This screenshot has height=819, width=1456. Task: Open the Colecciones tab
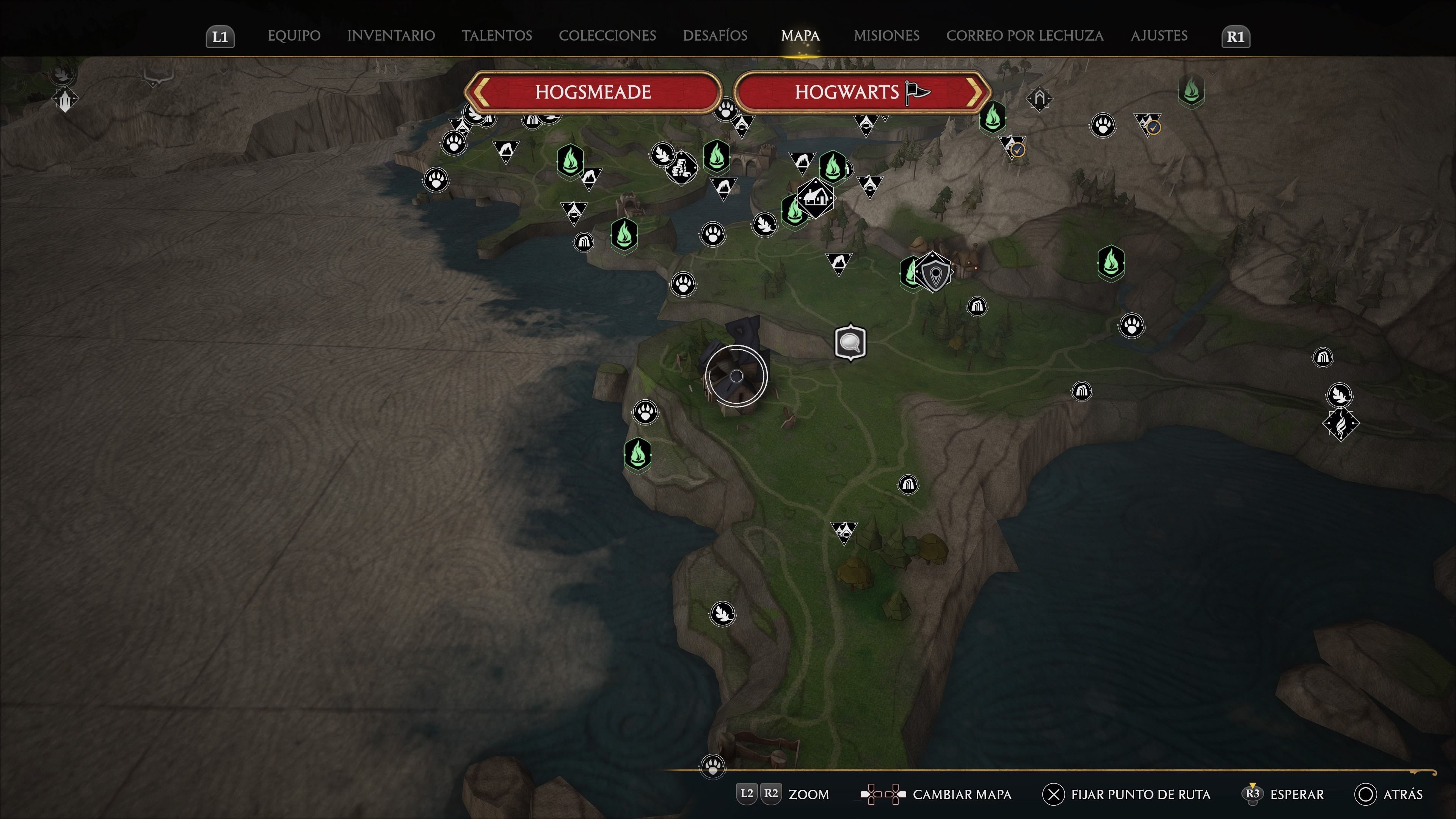point(607,36)
